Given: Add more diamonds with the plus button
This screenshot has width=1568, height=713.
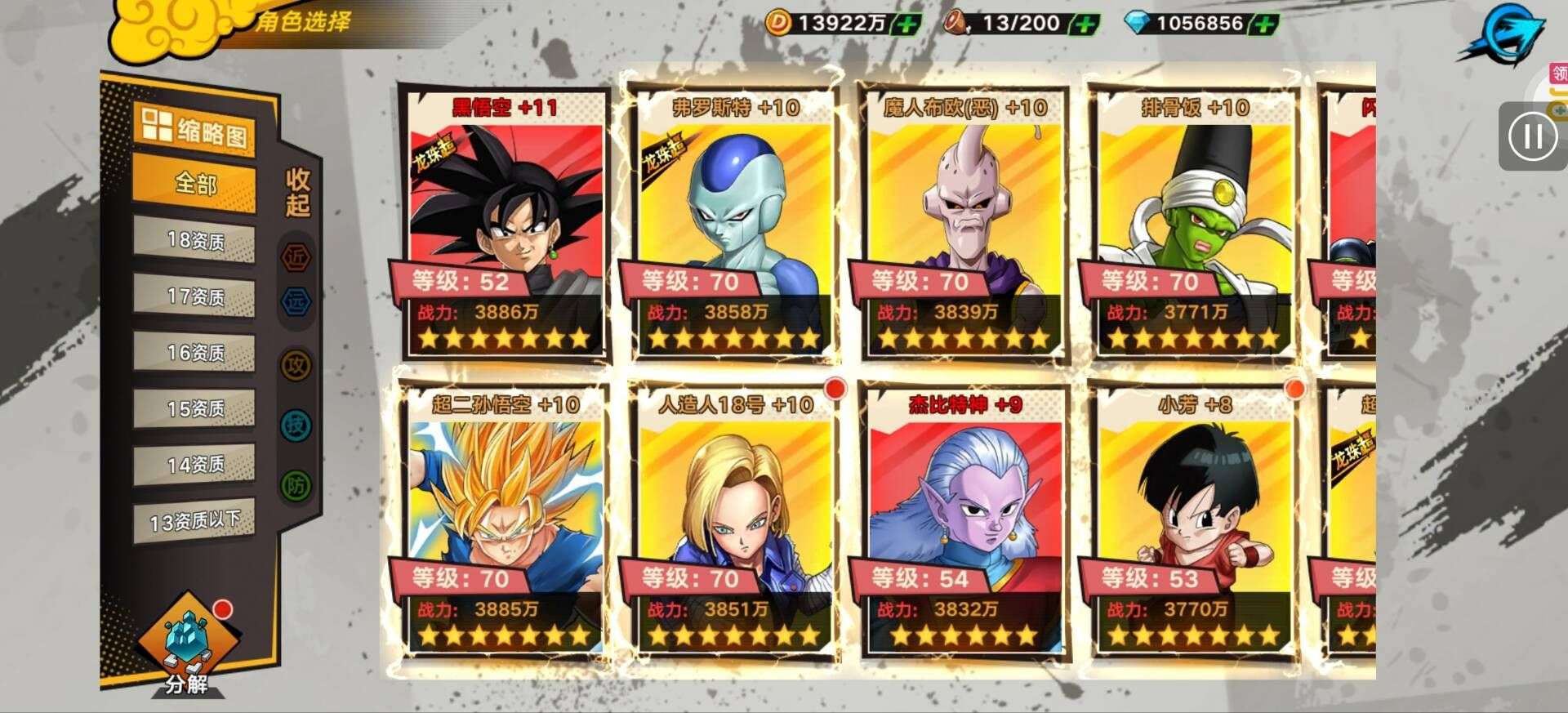Looking at the screenshot, I should 1264,24.
